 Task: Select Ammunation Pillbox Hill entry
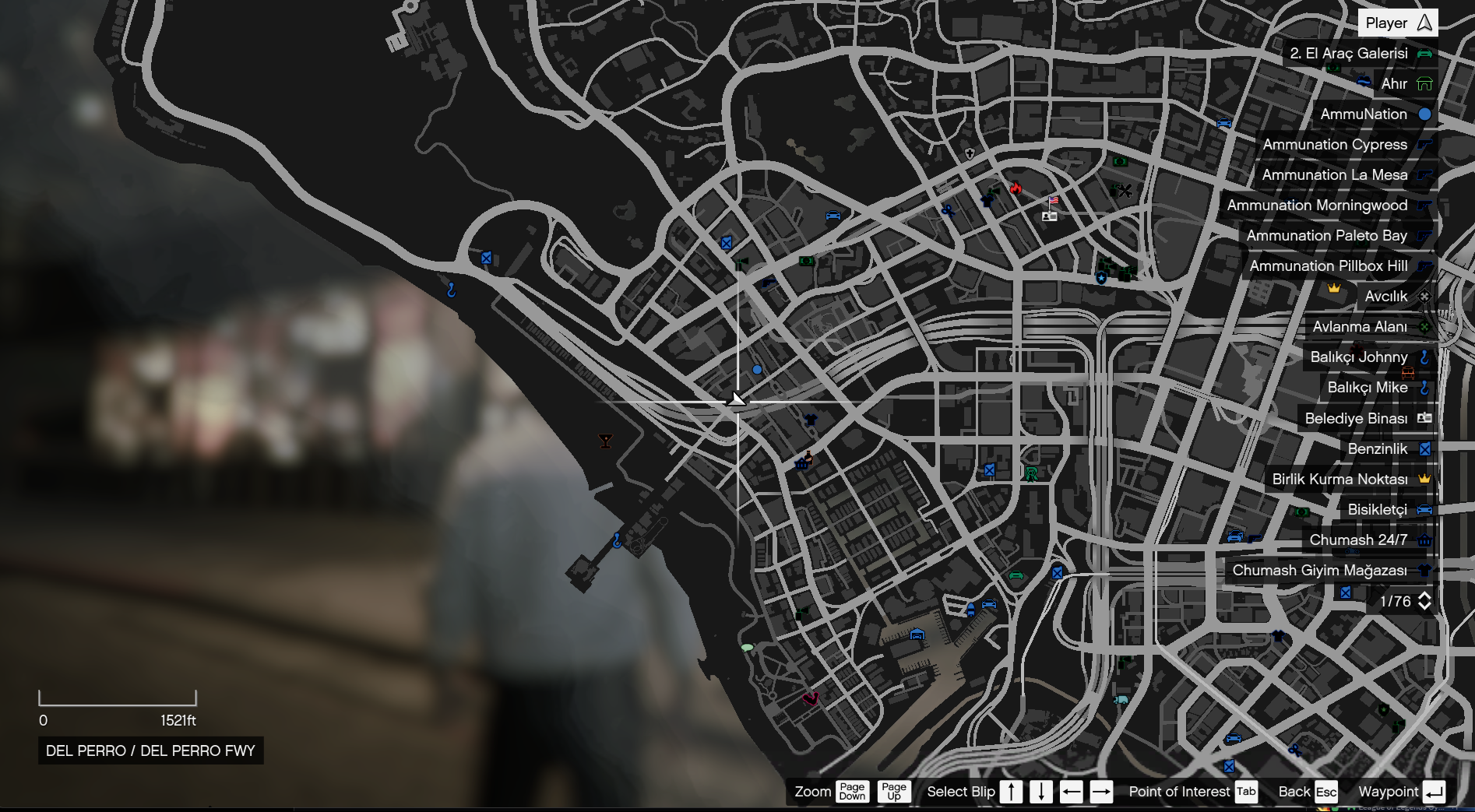click(1339, 266)
